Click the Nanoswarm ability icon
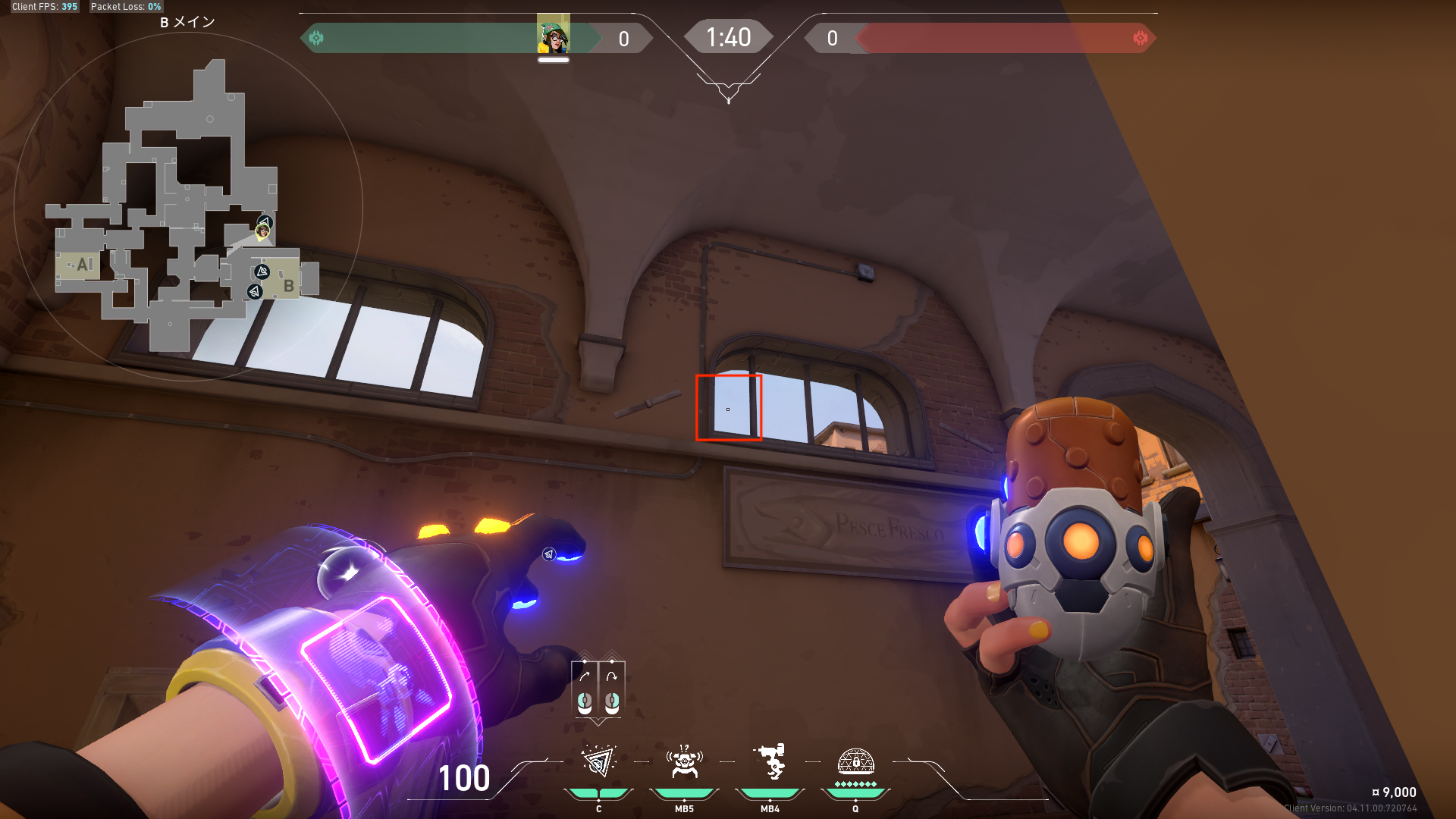 [598, 762]
